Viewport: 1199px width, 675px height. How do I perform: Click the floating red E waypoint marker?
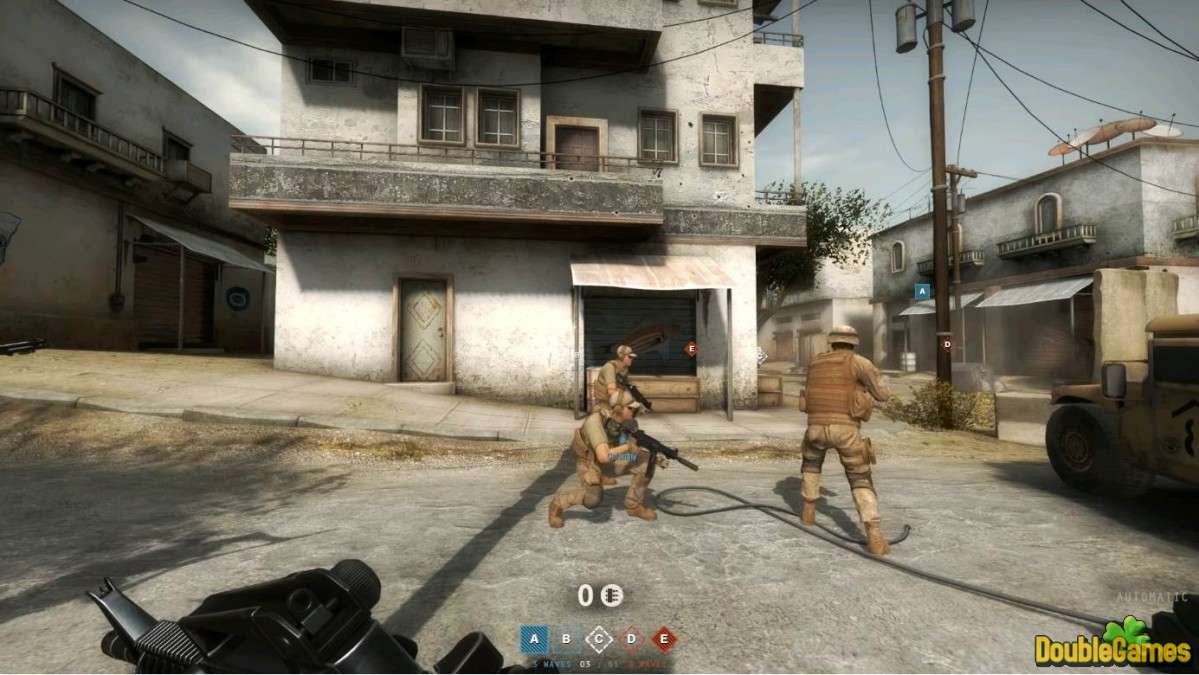click(x=690, y=349)
